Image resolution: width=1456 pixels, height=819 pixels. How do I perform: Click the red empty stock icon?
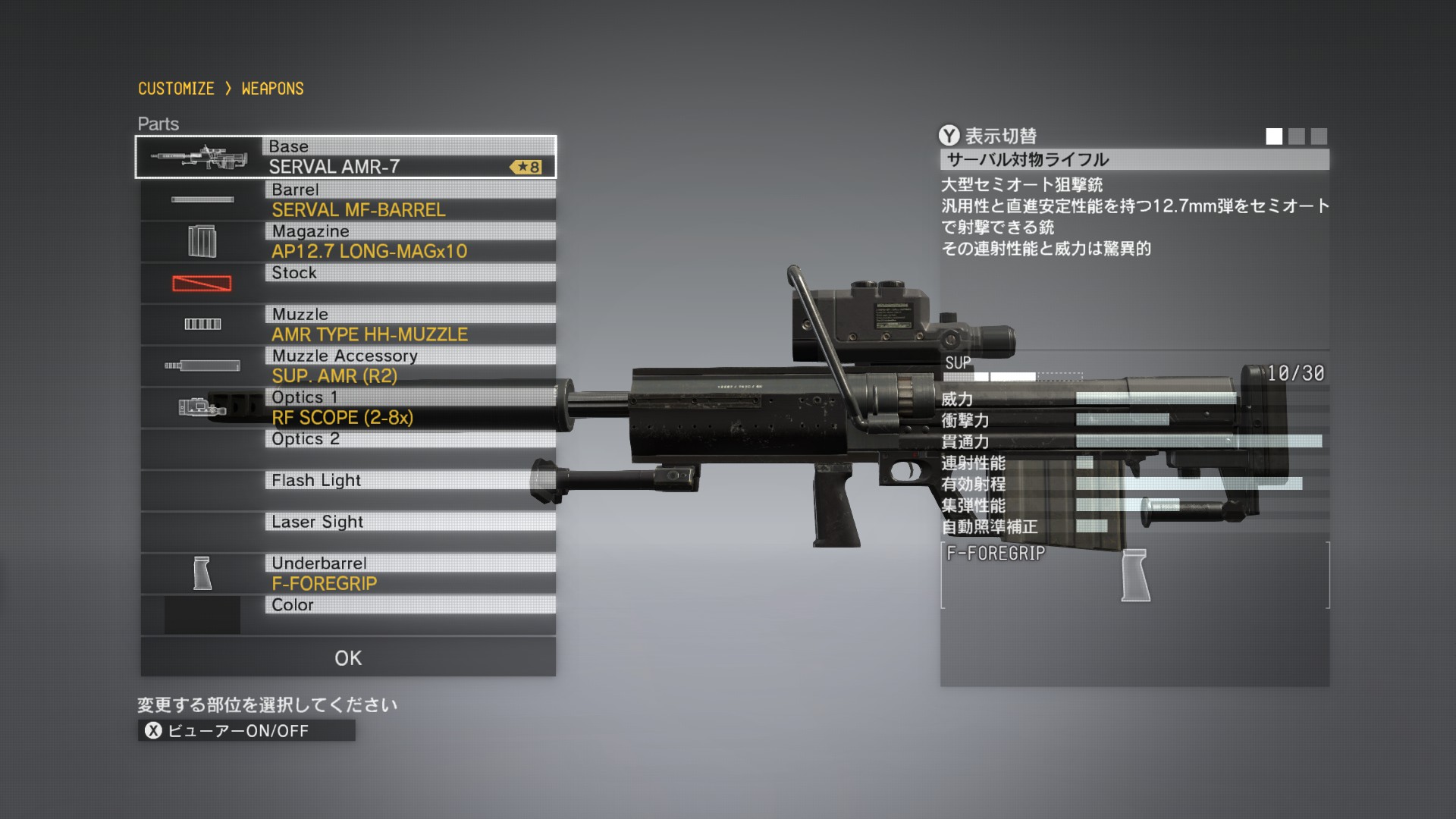click(202, 284)
